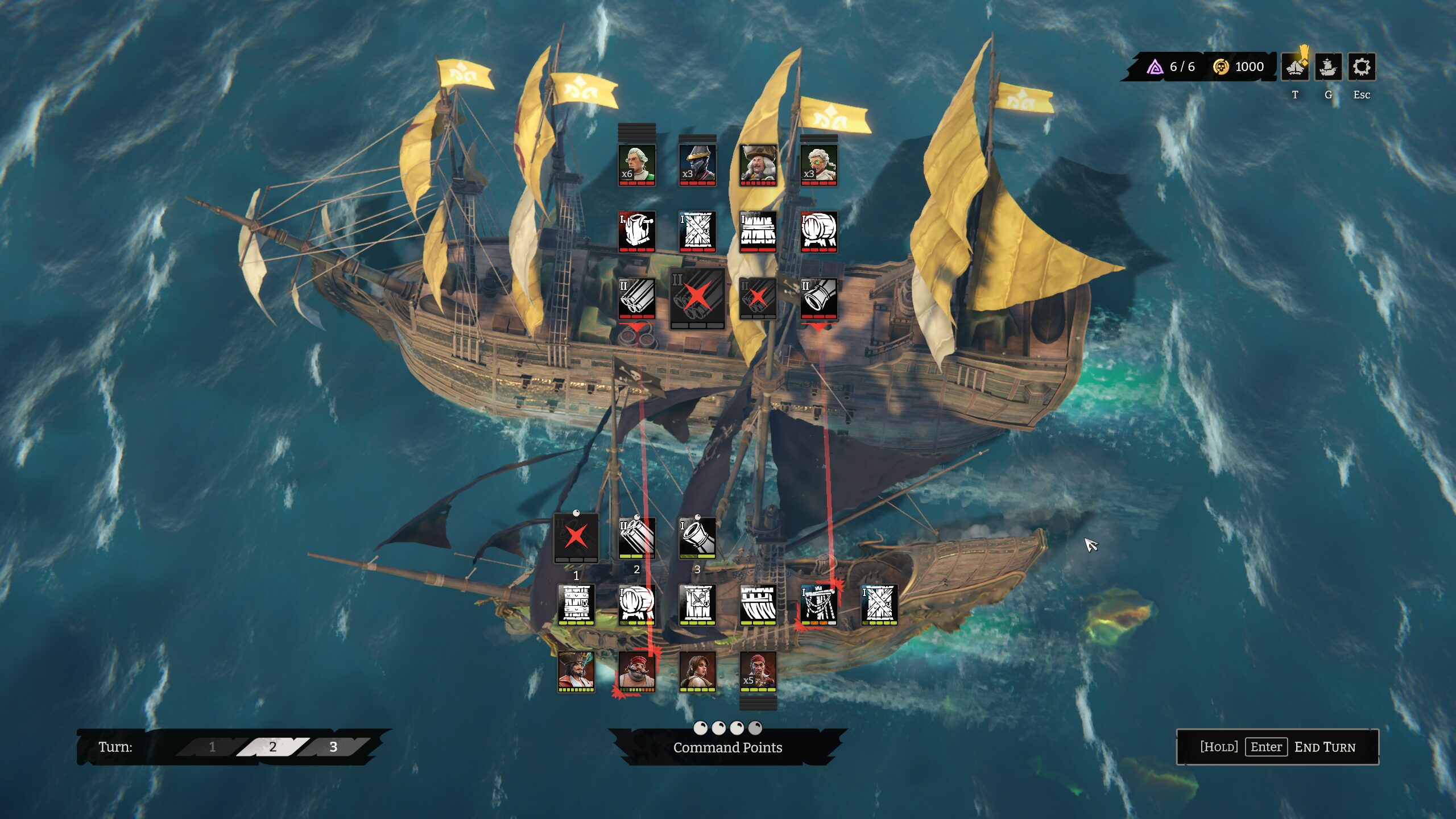Viewport: 1456px width, 819px height.
Task: Target the enemy admiral in the large hat
Action: pyautogui.click(x=758, y=165)
